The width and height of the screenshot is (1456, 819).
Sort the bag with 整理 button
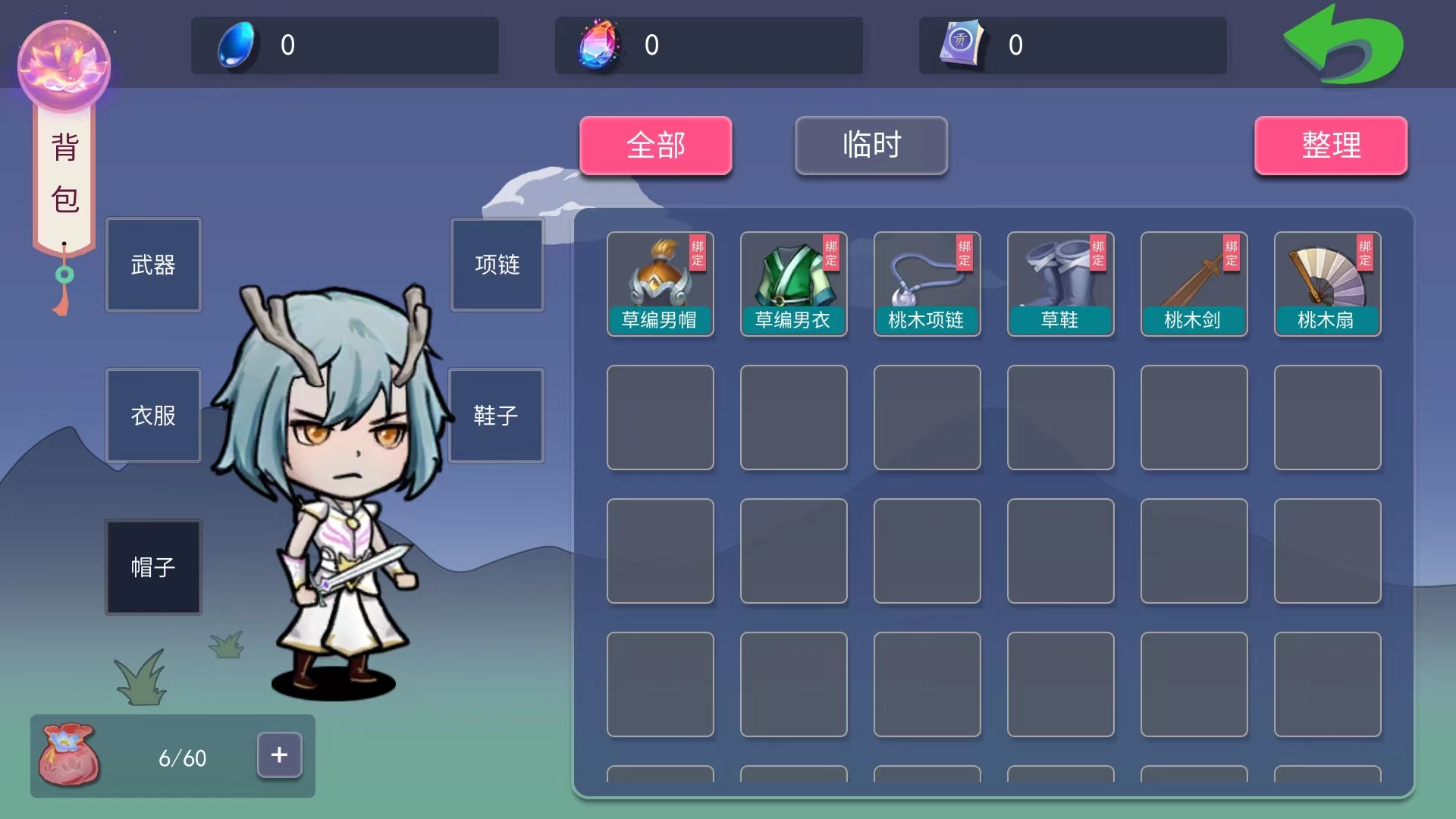point(1331,145)
